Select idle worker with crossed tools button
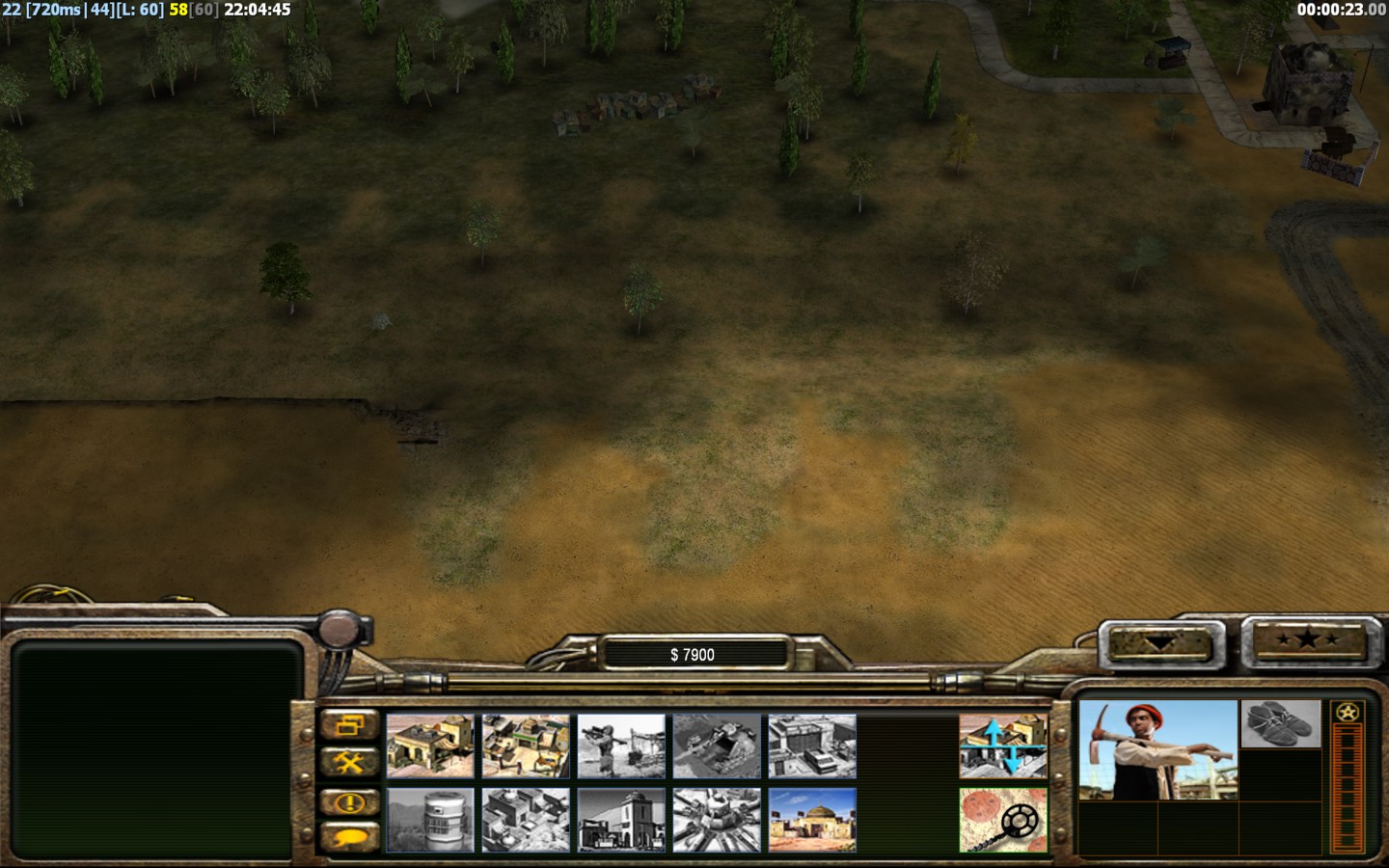The height and width of the screenshot is (868, 1389). click(x=349, y=763)
